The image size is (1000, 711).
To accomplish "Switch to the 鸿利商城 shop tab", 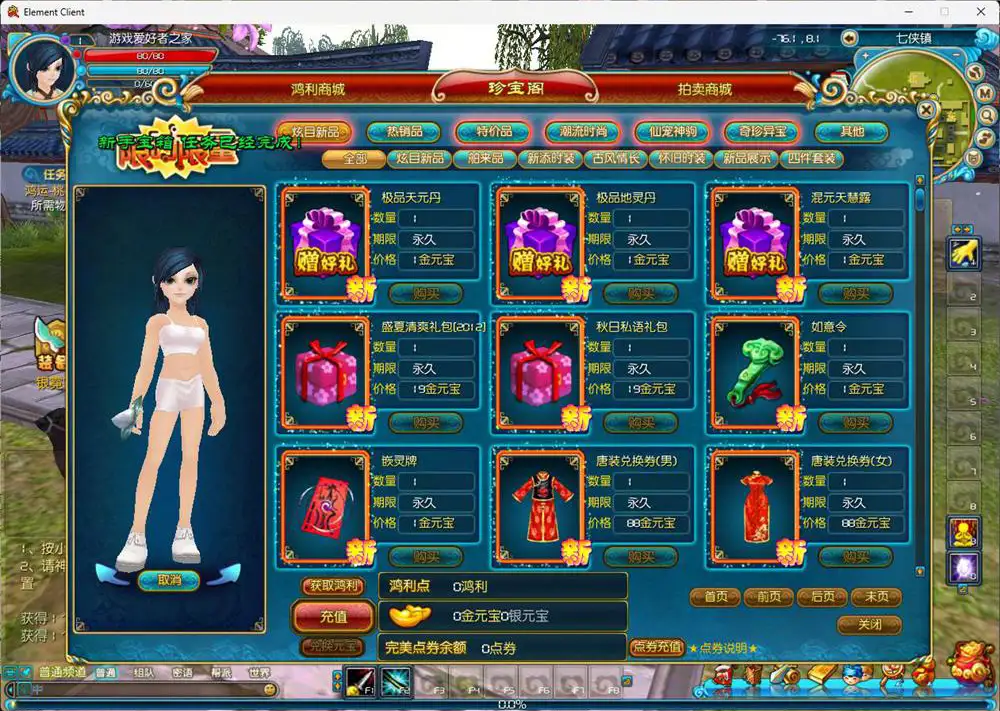I will tap(317, 89).
